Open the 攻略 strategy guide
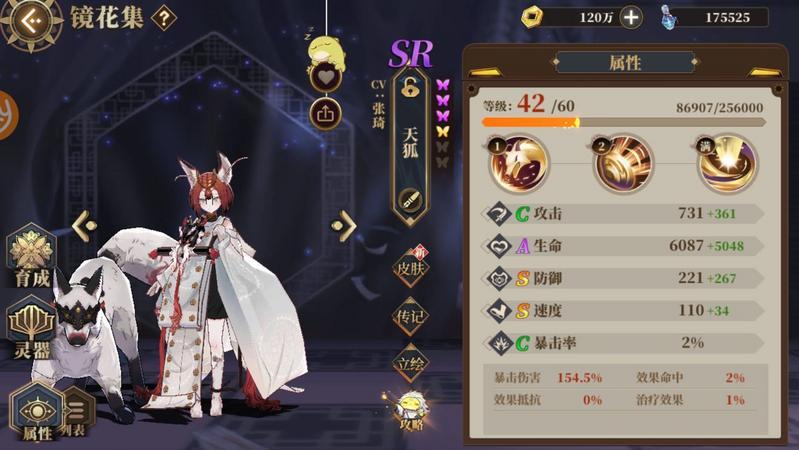 click(x=411, y=410)
